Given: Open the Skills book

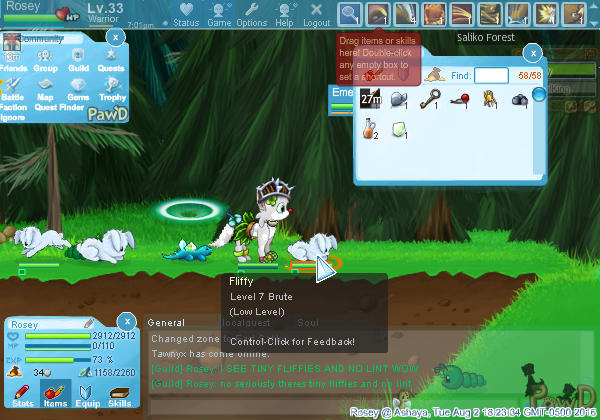Looking at the screenshot, I should [119, 394].
